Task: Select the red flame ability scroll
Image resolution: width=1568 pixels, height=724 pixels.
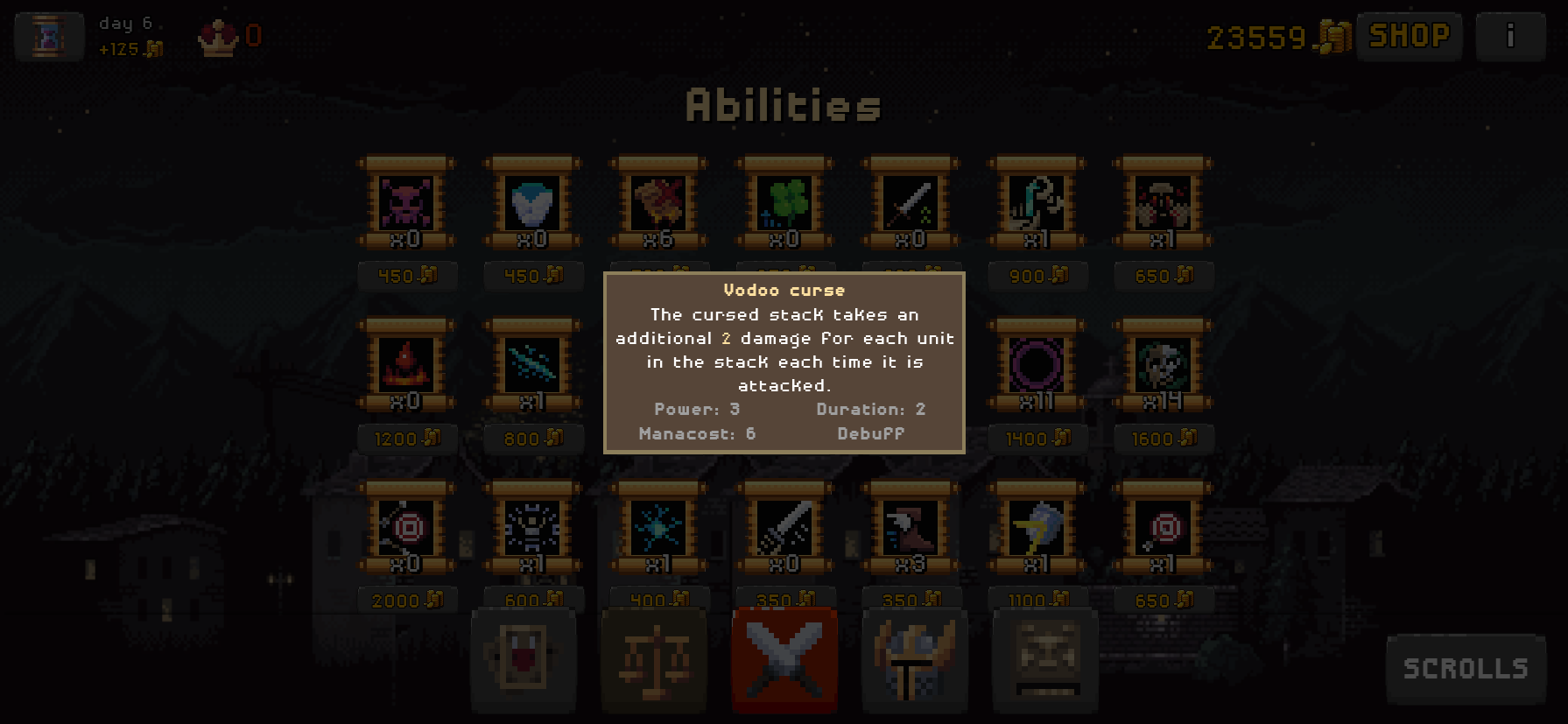Action: click(406, 365)
